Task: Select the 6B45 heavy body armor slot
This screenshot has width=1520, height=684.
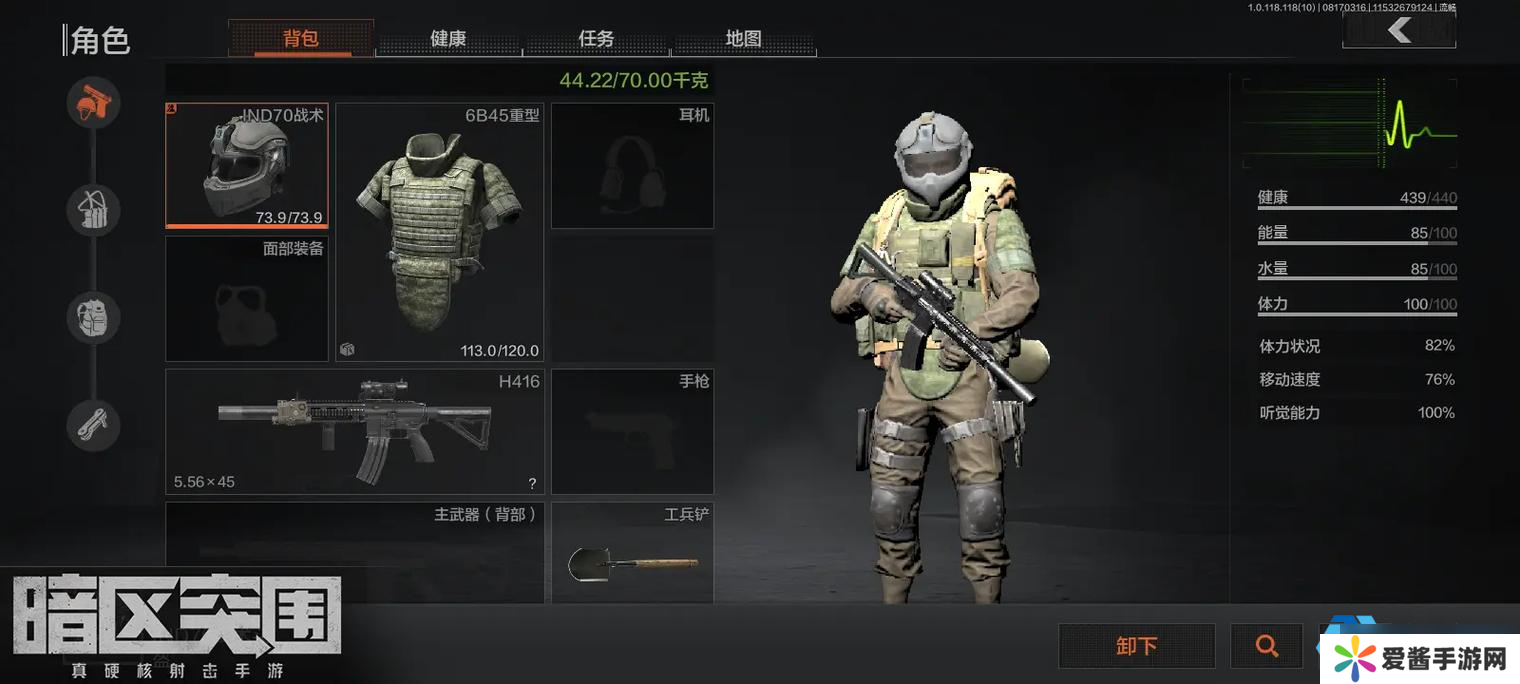Action: click(440, 232)
